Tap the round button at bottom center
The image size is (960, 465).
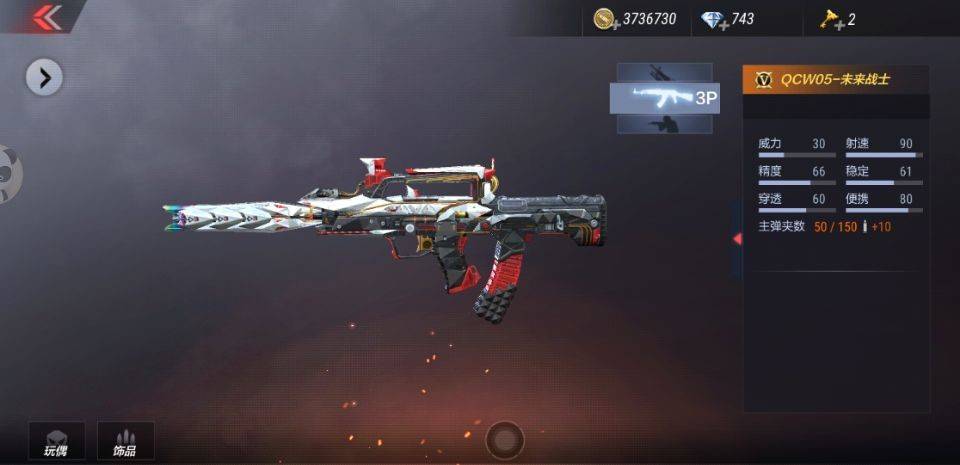click(x=504, y=440)
